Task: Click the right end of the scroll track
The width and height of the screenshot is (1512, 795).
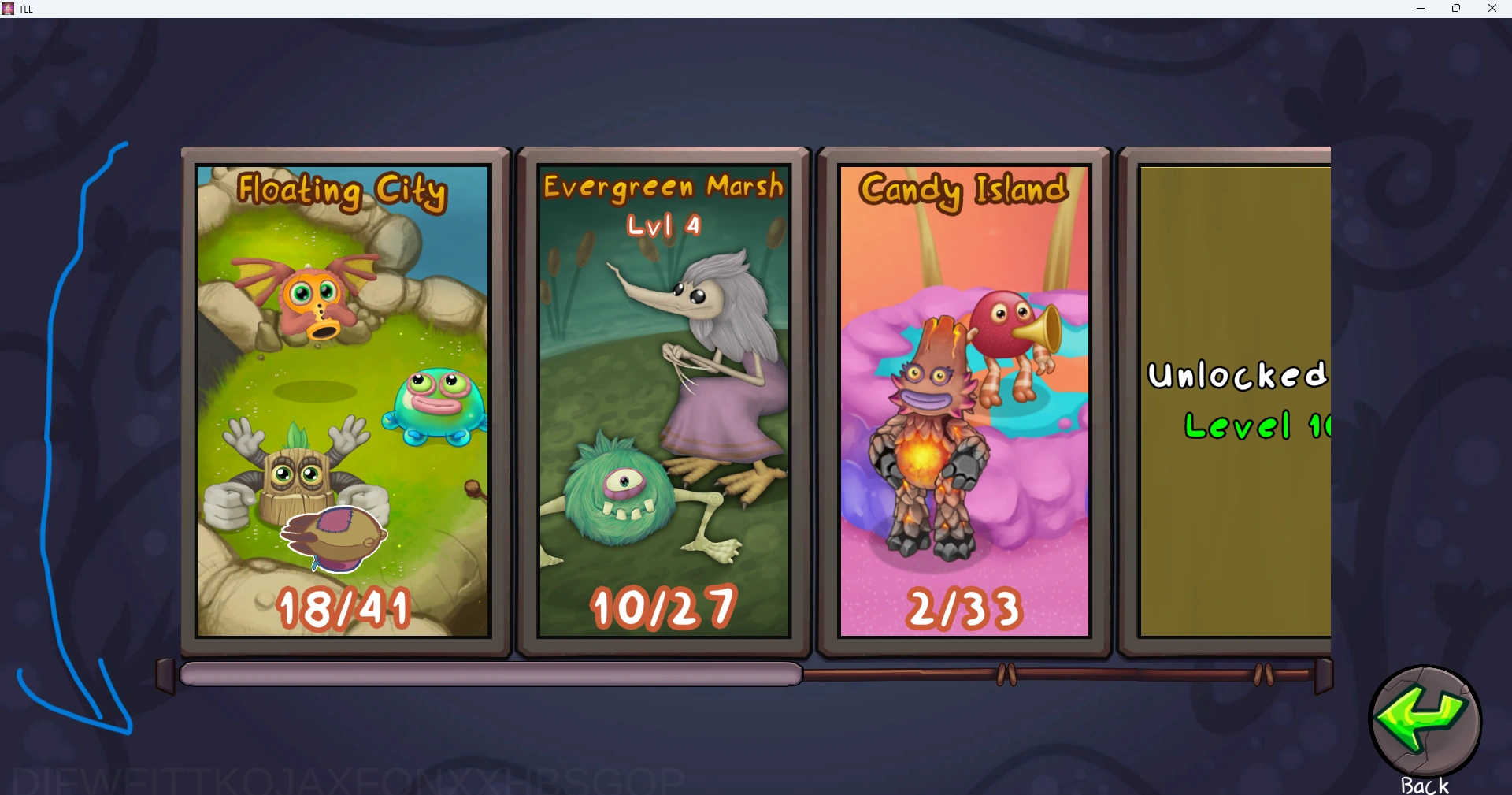Action: [1326, 674]
